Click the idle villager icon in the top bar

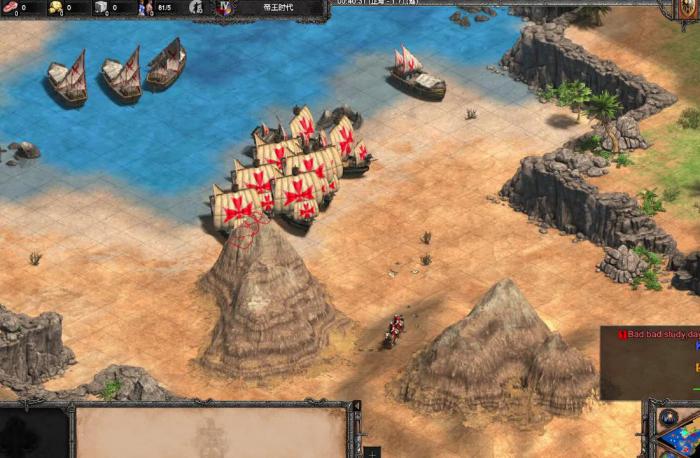point(196,8)
